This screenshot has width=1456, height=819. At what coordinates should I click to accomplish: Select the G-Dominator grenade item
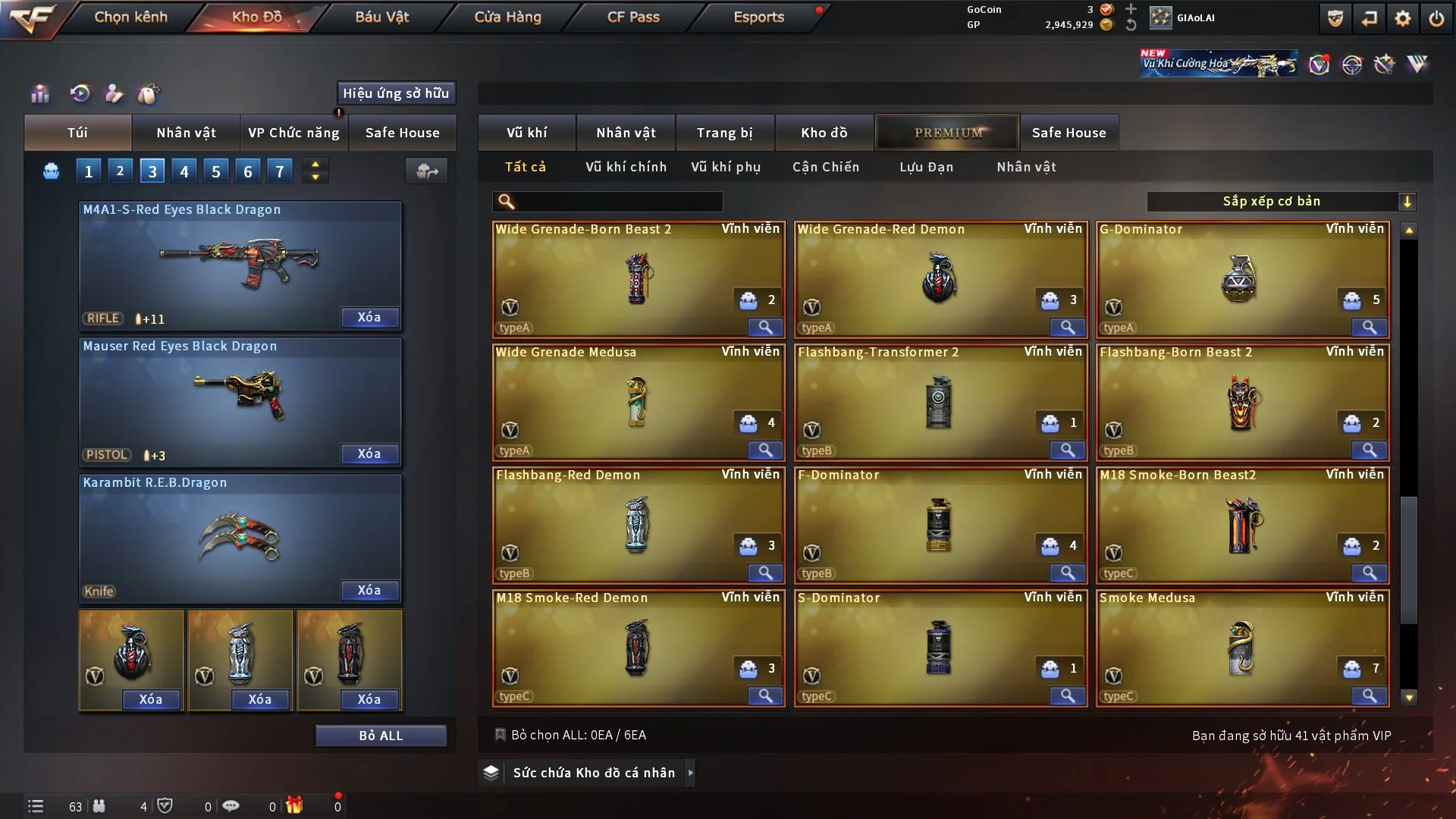[x=1241, y=278]
